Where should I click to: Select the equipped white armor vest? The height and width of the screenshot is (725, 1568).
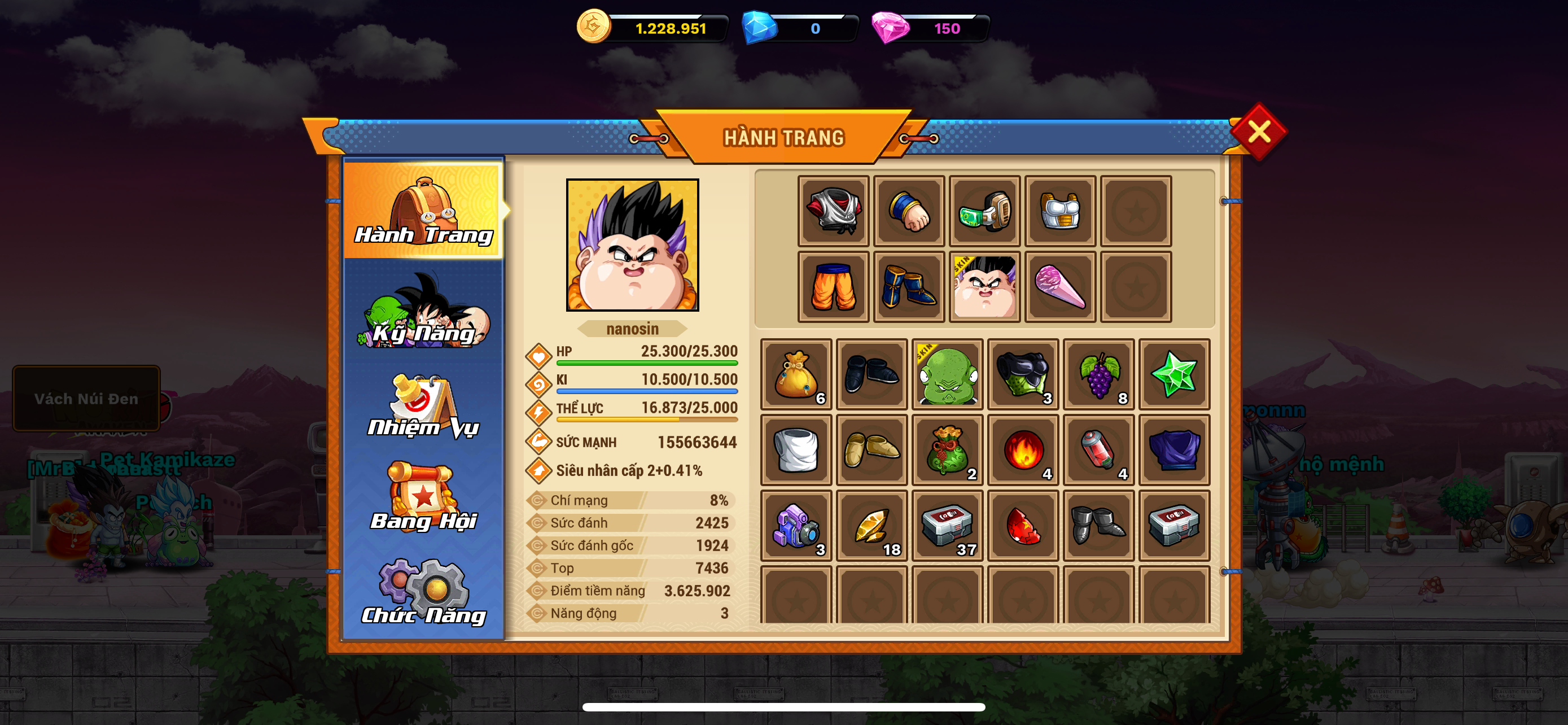pos(1060,211)
